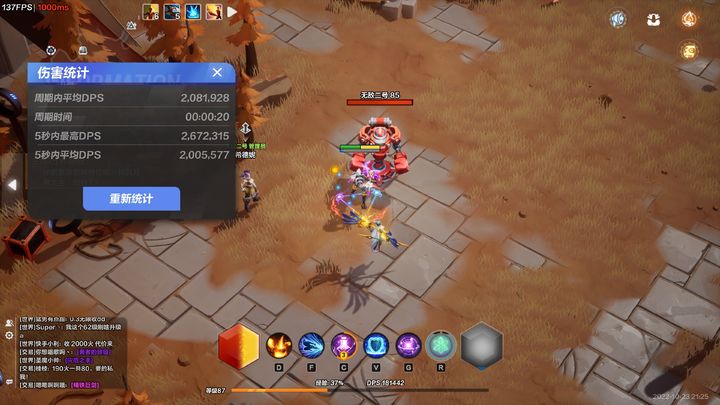Click the 重新统计 reset statistics button

(131, 198)
